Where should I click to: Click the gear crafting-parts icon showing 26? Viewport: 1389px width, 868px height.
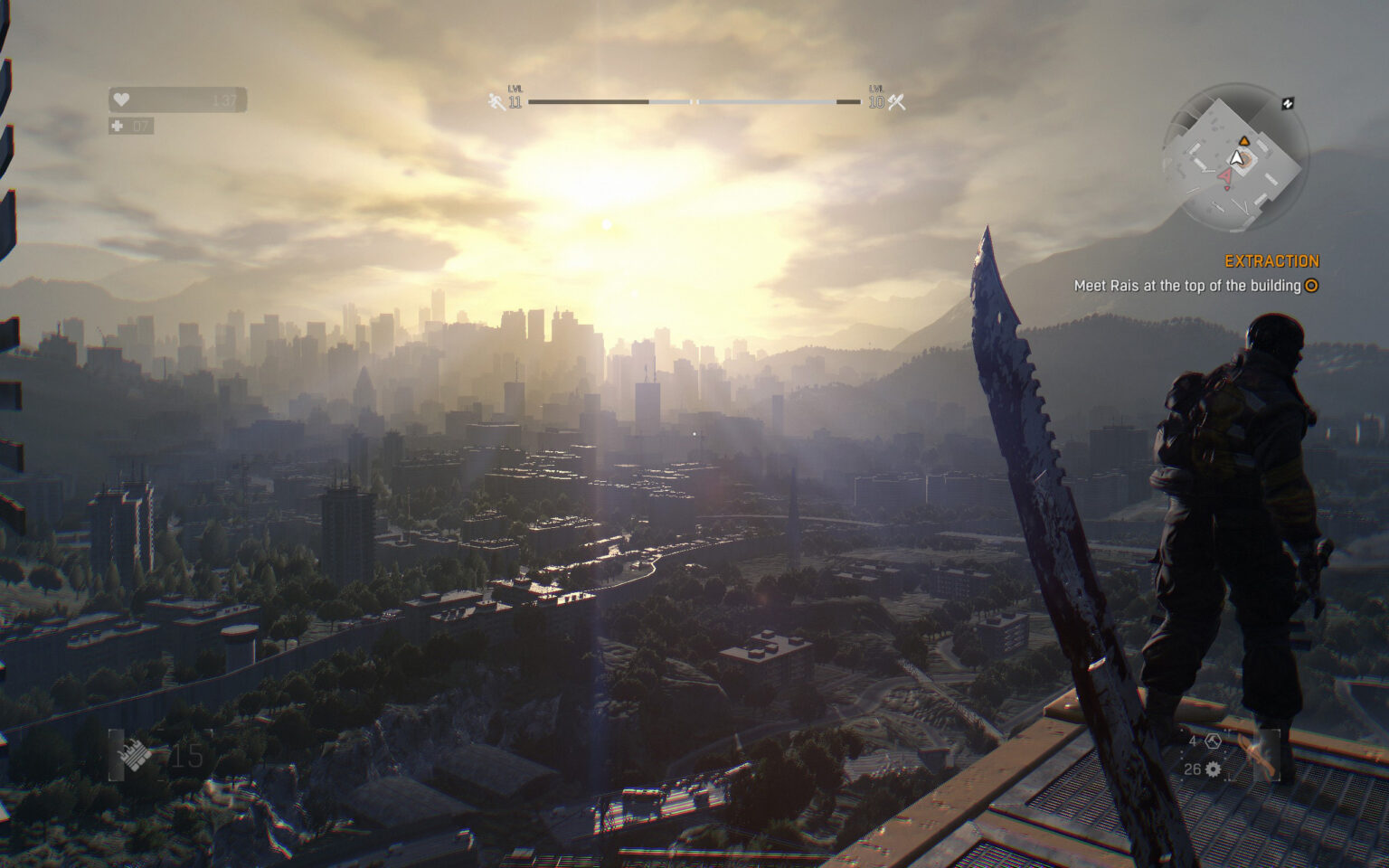coord(1213,769)
